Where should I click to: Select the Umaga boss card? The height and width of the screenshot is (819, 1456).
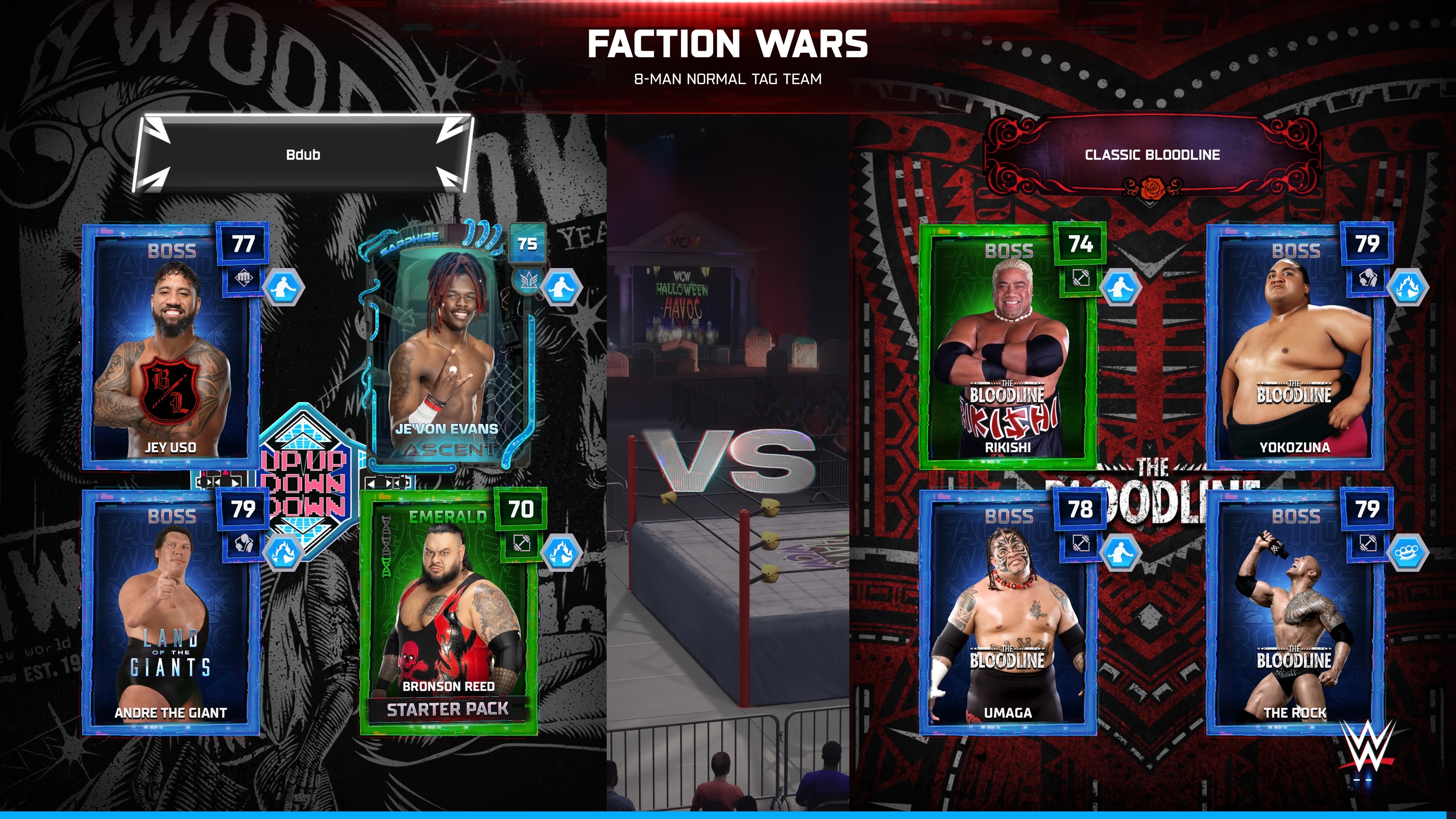tap(1008, 613)
